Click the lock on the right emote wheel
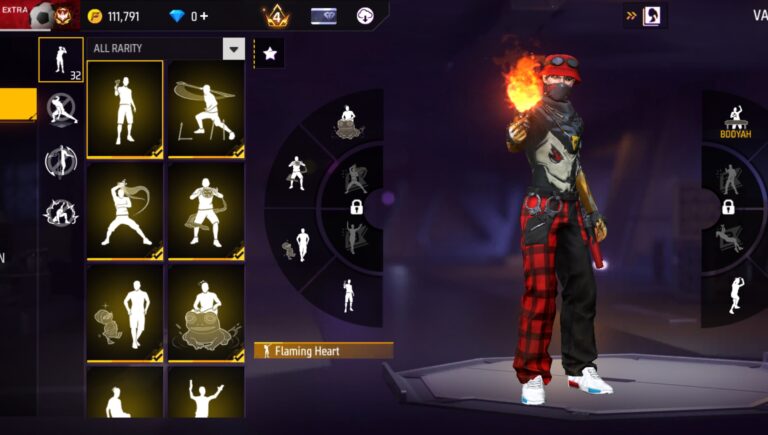 point(728,207)
